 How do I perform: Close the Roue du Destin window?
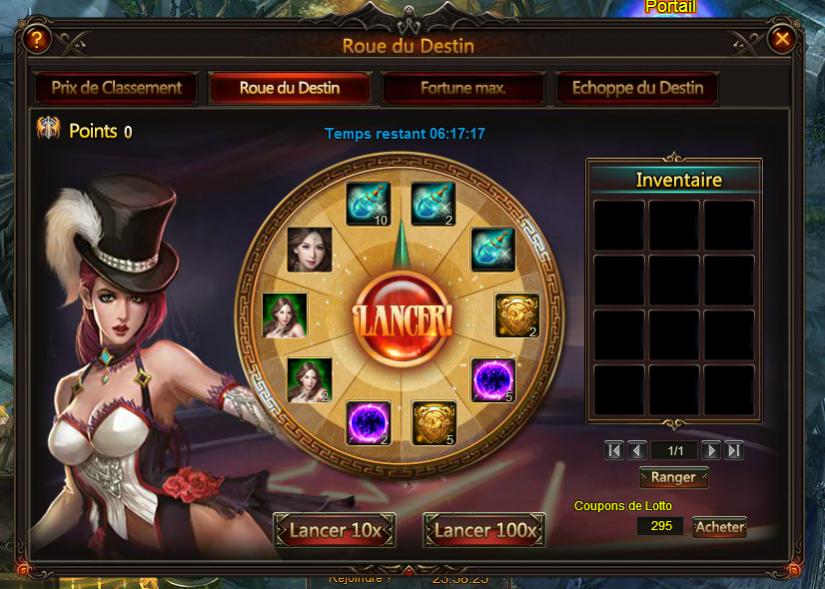pyautogui.click(x=782, y=39)
